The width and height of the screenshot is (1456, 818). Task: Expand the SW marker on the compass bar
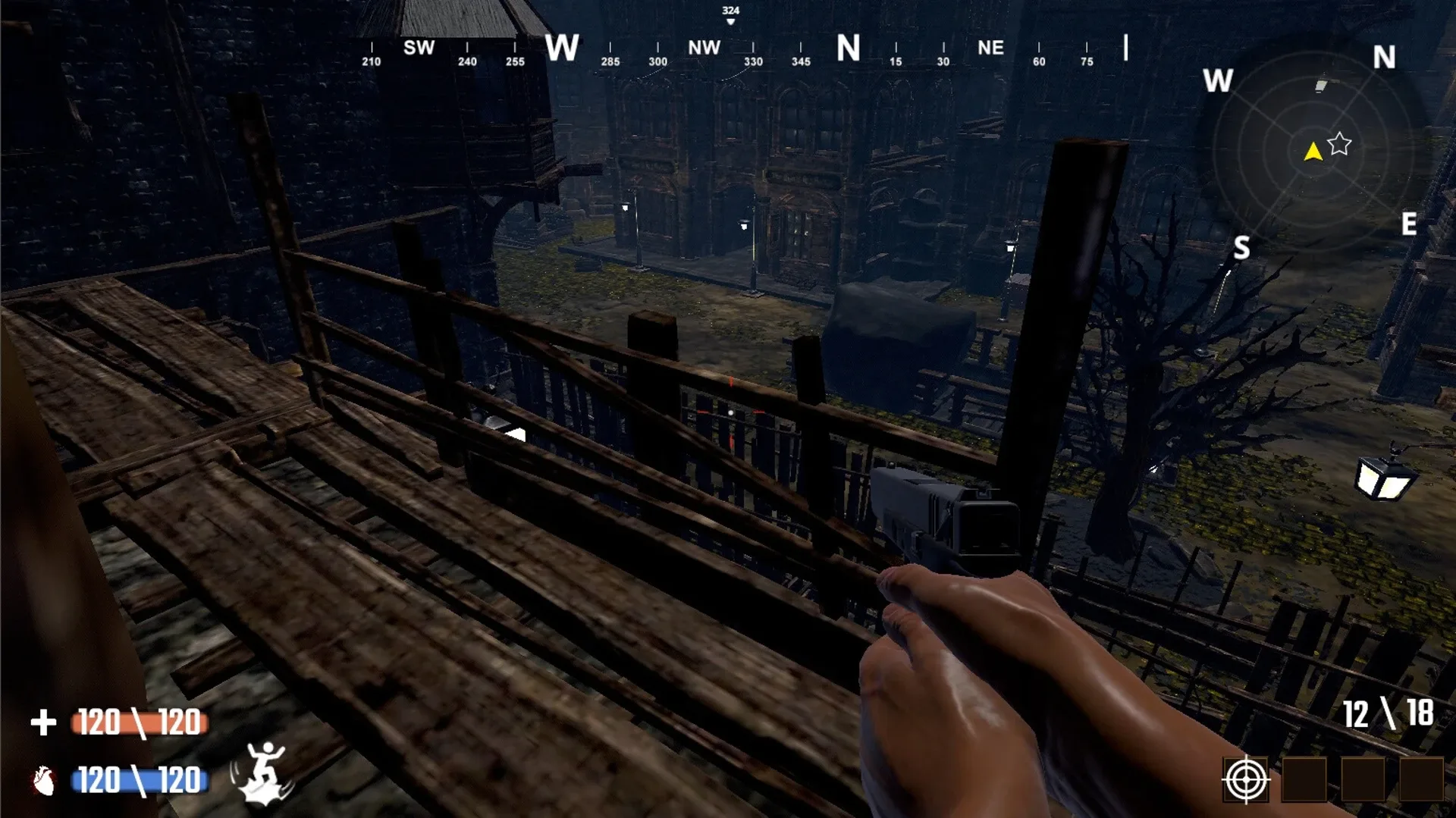pyautogui.click(x=420, y=47)
